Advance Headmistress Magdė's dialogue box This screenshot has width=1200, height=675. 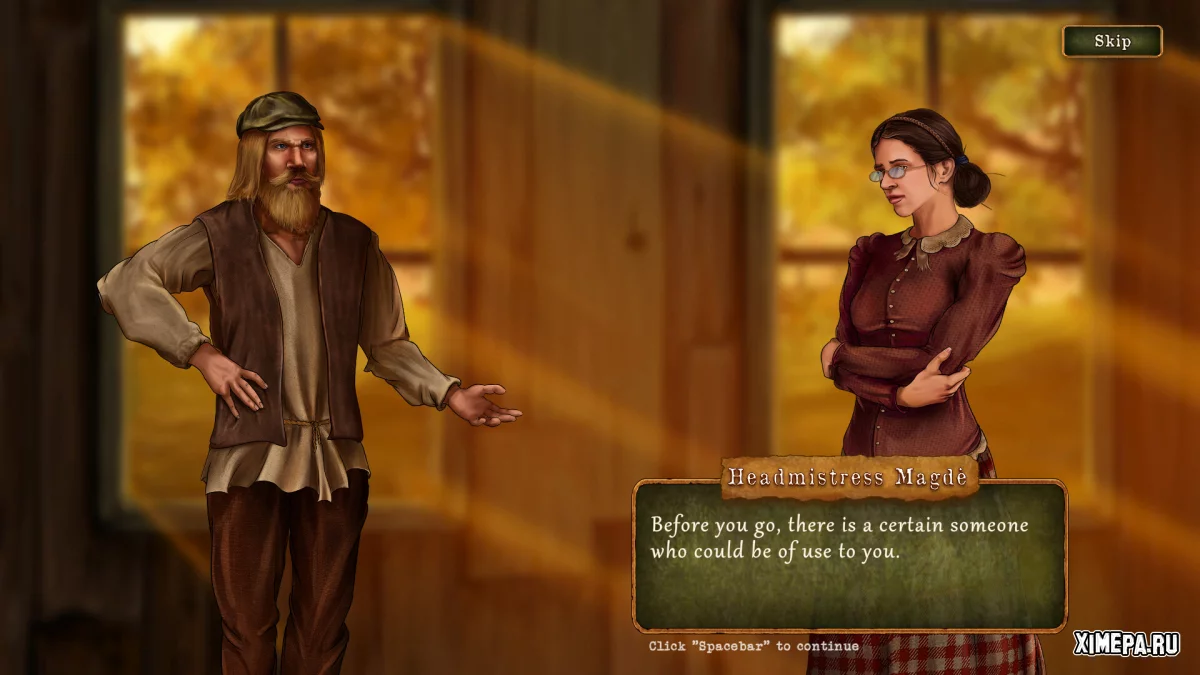click(x=849, y=555)
